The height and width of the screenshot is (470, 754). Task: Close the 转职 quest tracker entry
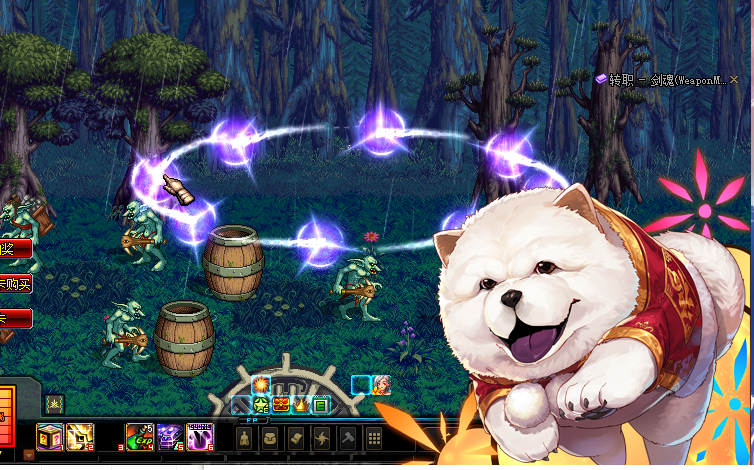tap(735, 79)
